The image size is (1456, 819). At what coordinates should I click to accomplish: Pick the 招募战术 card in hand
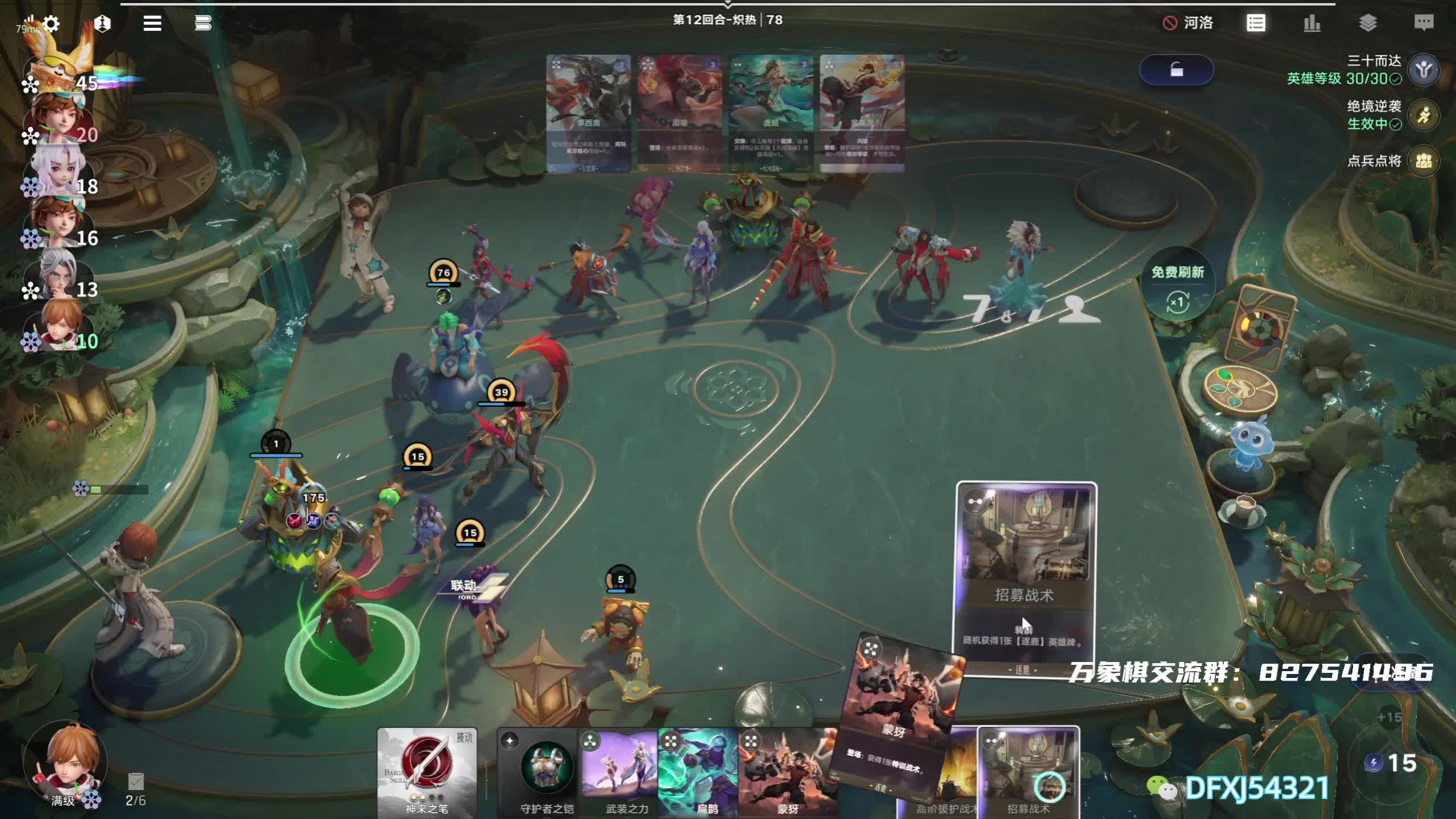(x=1028, y=772)
